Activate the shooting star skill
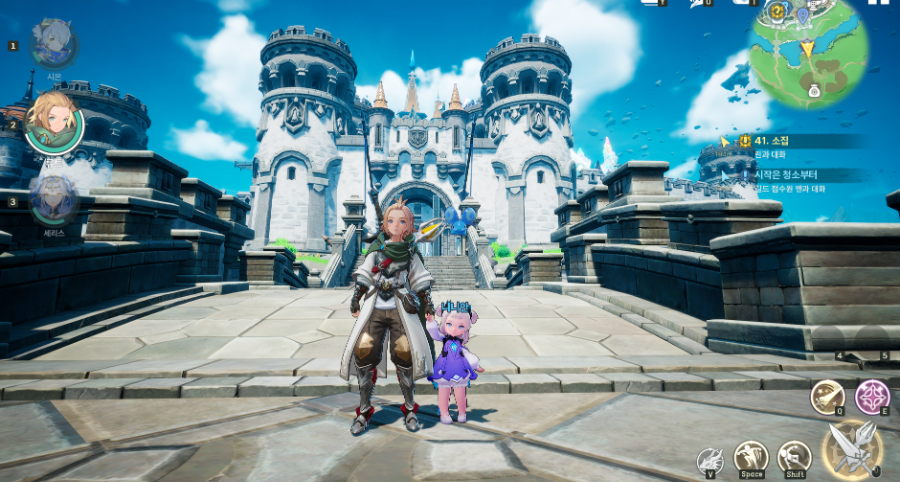Viewport: 900px width, 482px height. point(826,397)
